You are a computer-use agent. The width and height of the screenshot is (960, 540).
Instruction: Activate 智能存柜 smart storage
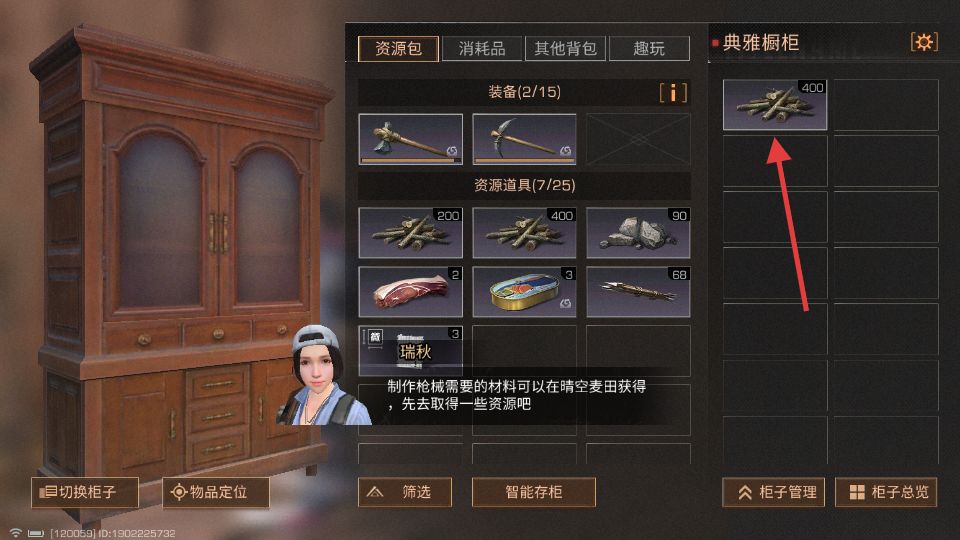[x=534, y=492]
